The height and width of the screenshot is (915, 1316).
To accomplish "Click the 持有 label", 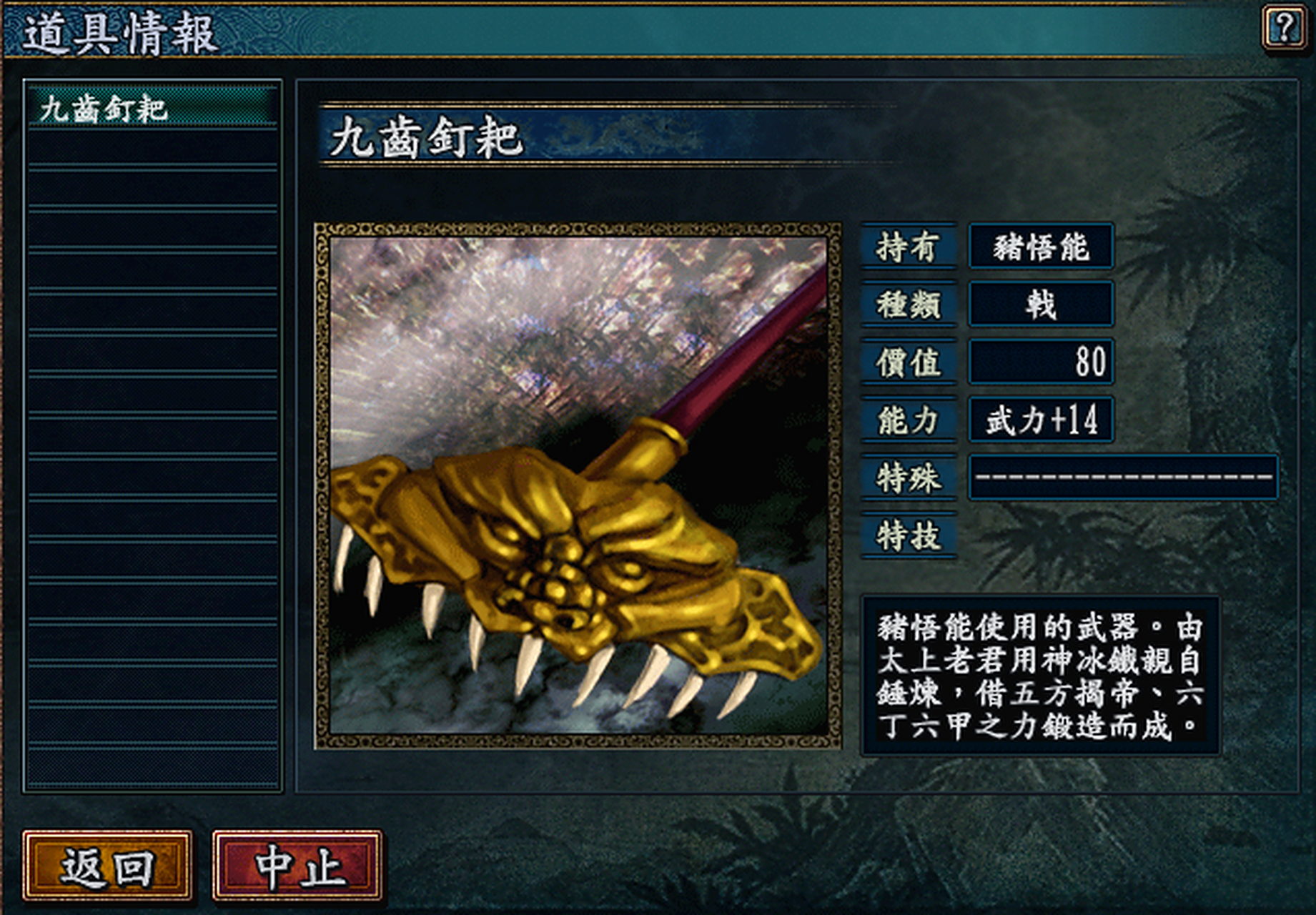I will click(907, 247).
